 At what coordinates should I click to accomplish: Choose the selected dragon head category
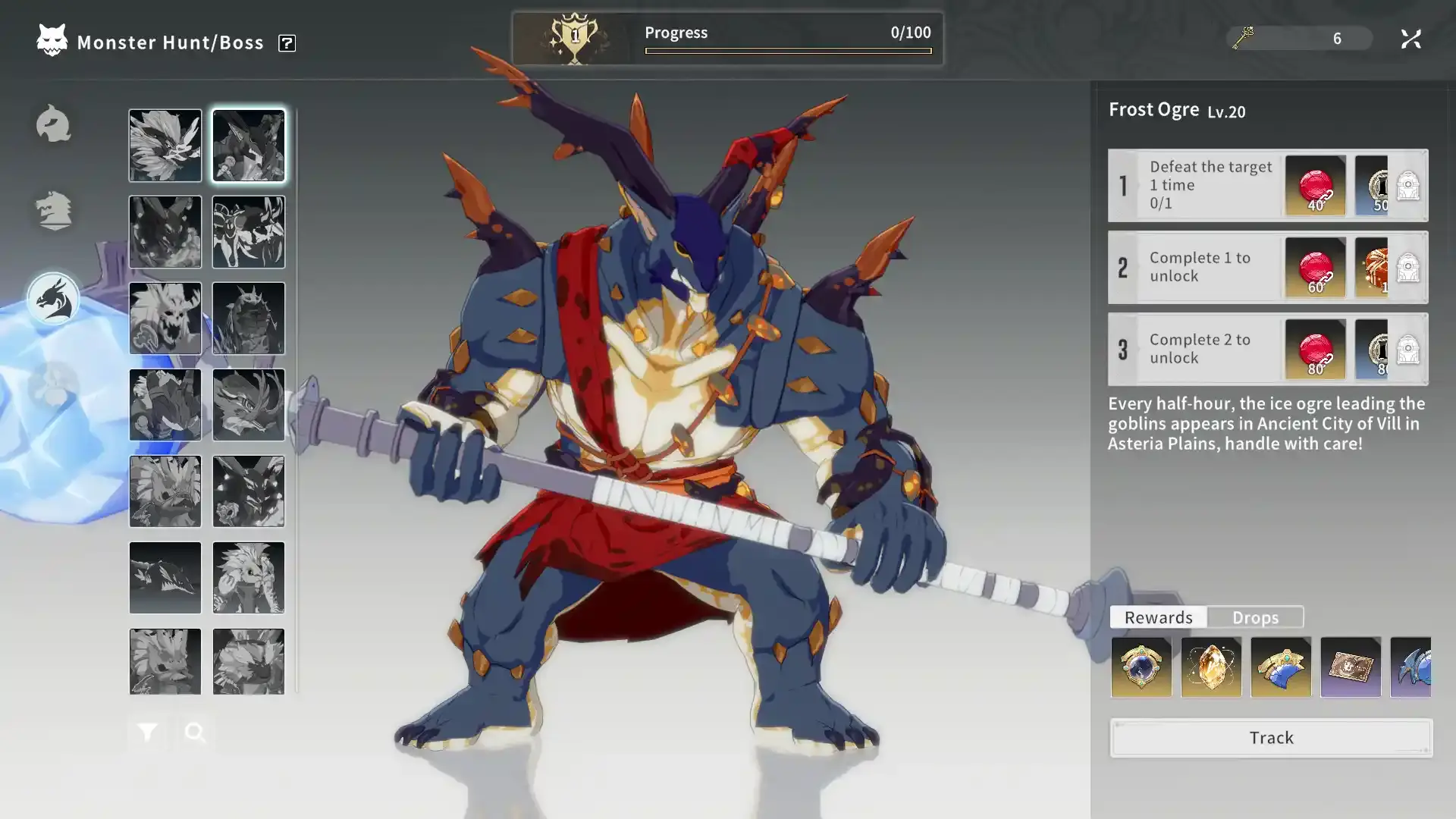53,299
